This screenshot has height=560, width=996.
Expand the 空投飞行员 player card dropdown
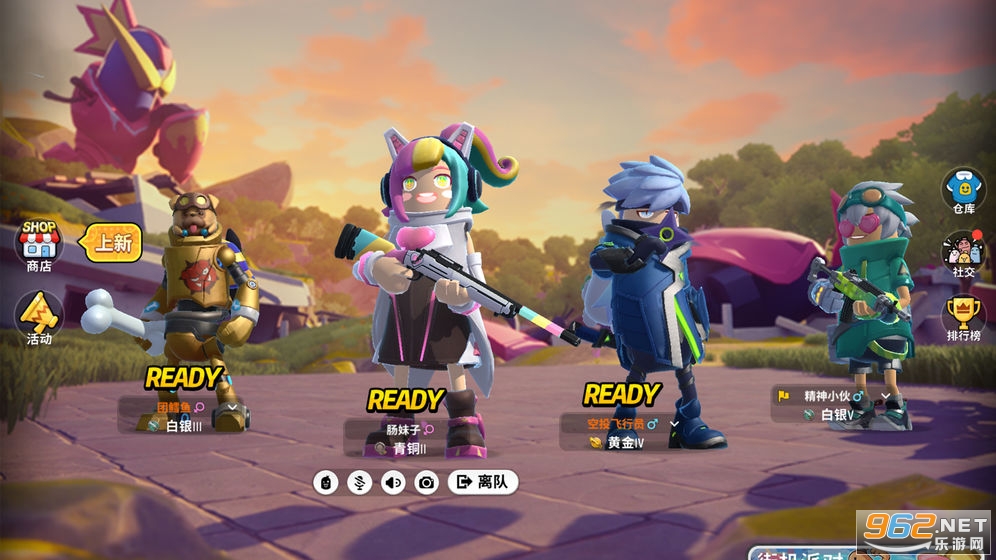(x=674, y=424)
